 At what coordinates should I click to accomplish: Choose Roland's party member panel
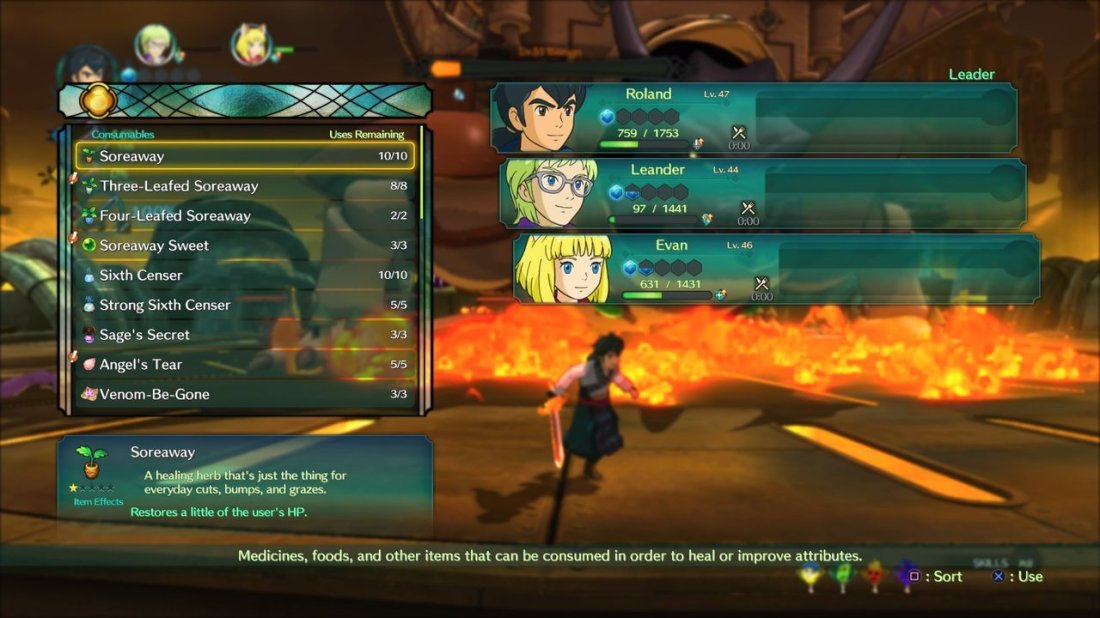click(x=754, y=118)
